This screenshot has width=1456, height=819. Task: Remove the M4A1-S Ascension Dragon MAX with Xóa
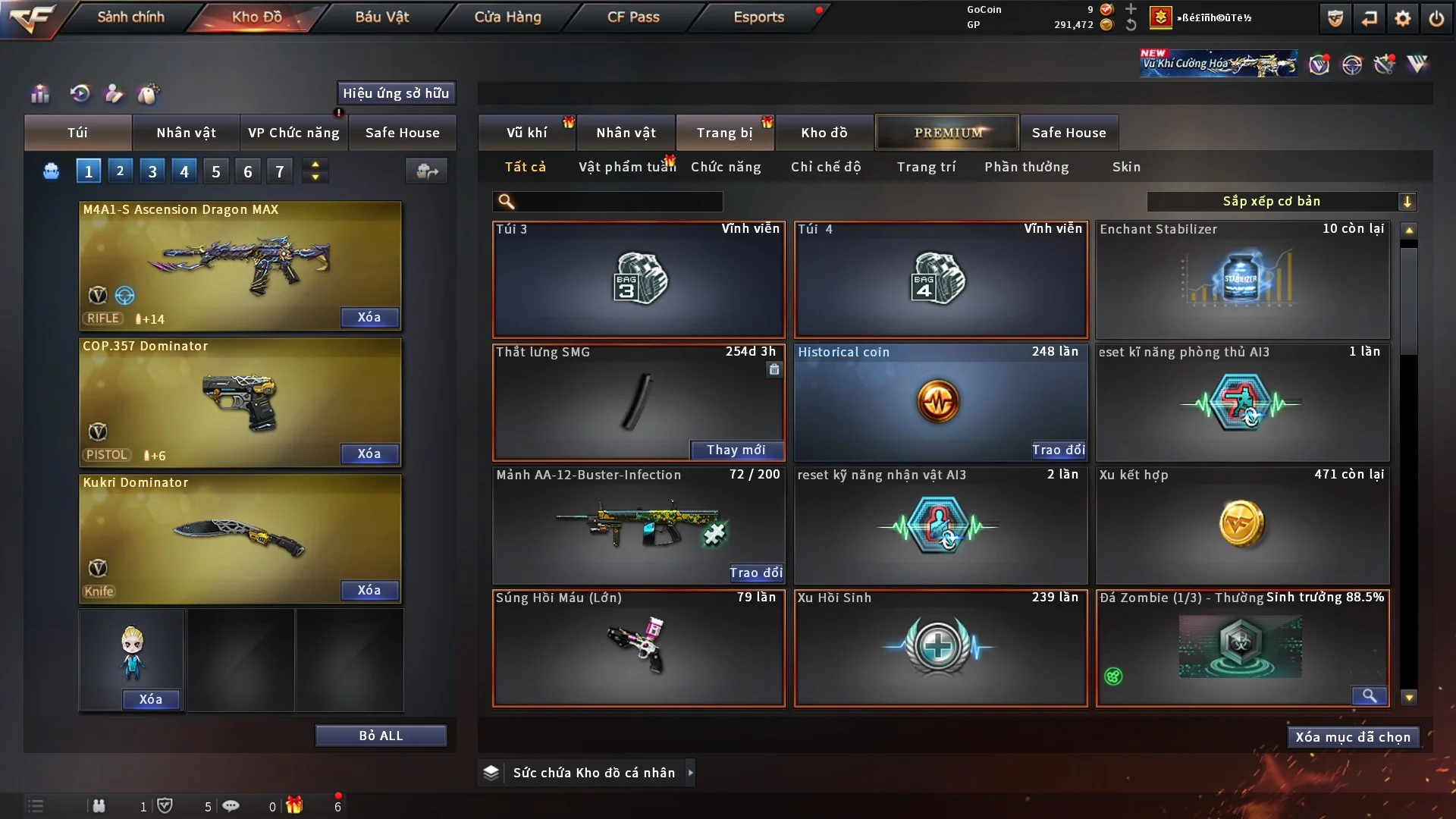(x=369, y=317)
